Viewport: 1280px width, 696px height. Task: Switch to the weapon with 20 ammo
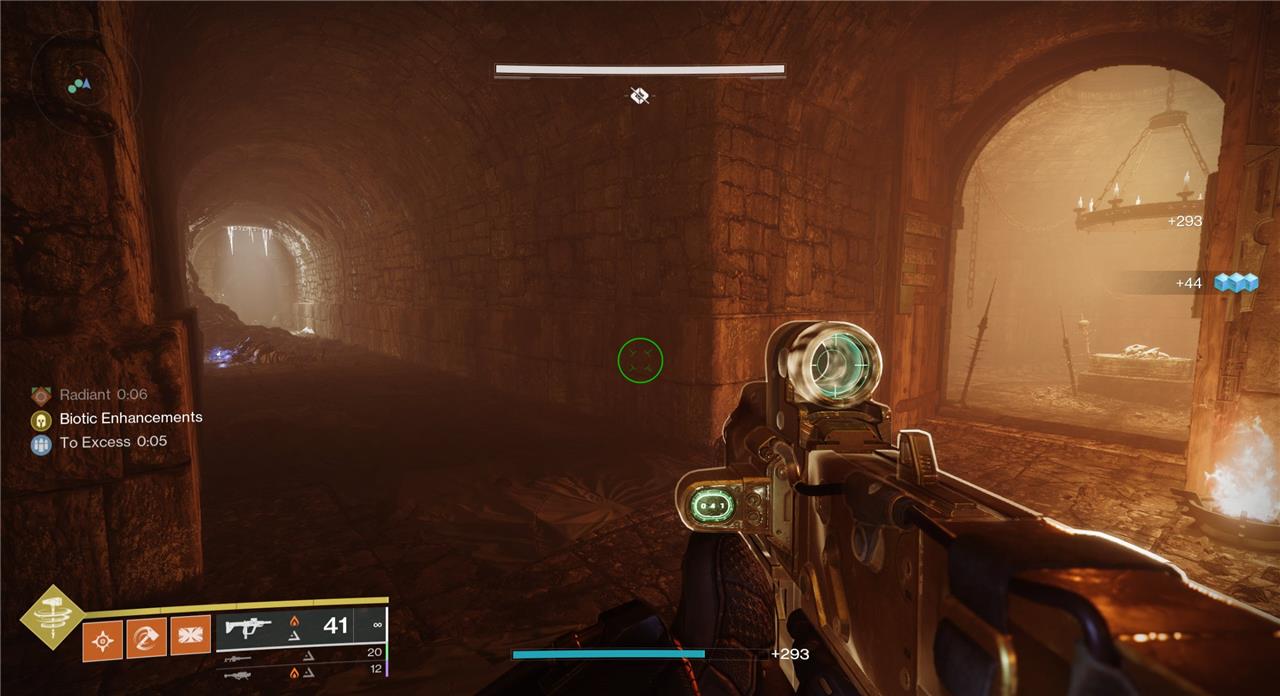[x=238, y=657]
